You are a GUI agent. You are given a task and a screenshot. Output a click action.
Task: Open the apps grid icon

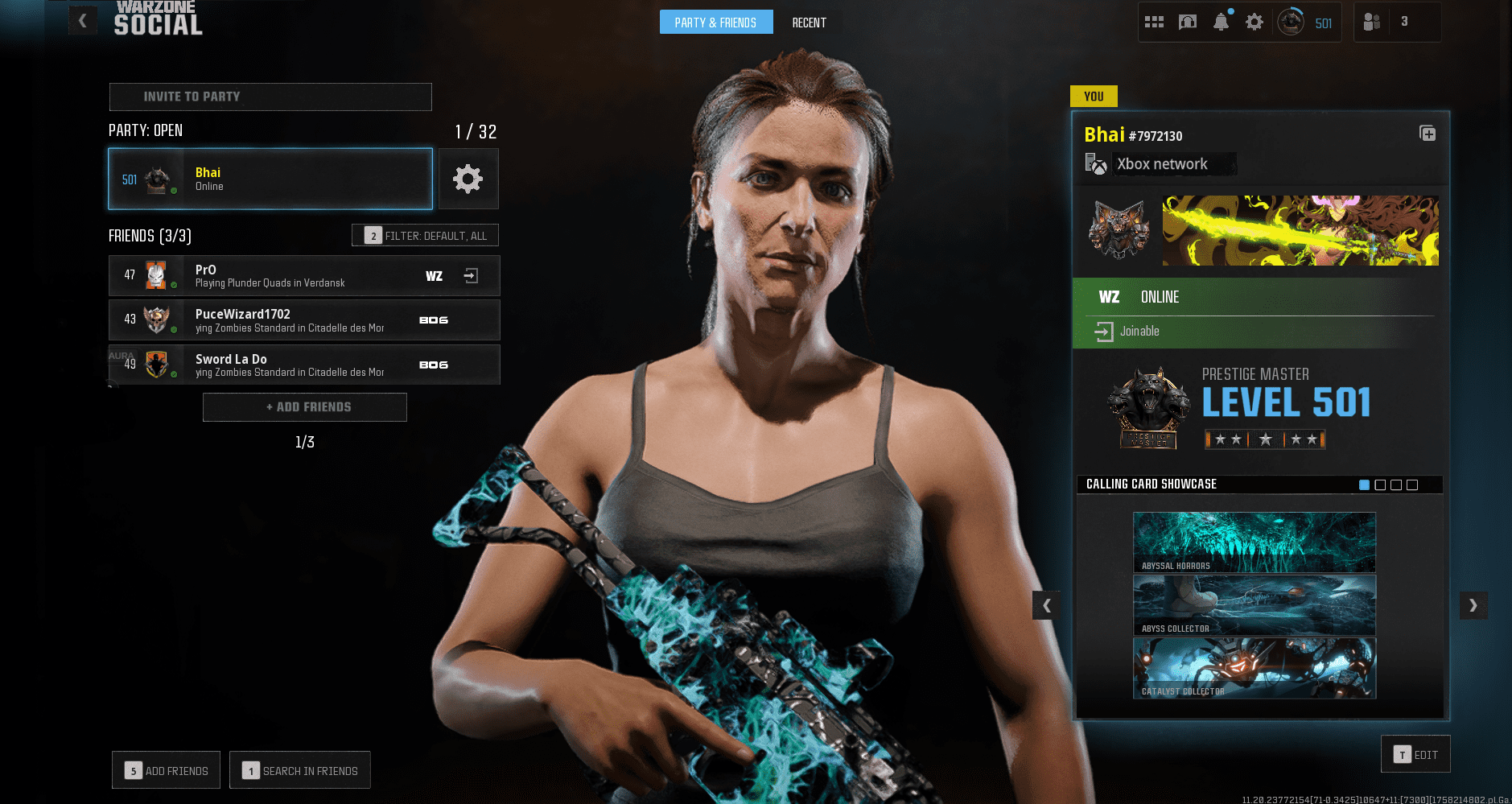click(1154, 22)
